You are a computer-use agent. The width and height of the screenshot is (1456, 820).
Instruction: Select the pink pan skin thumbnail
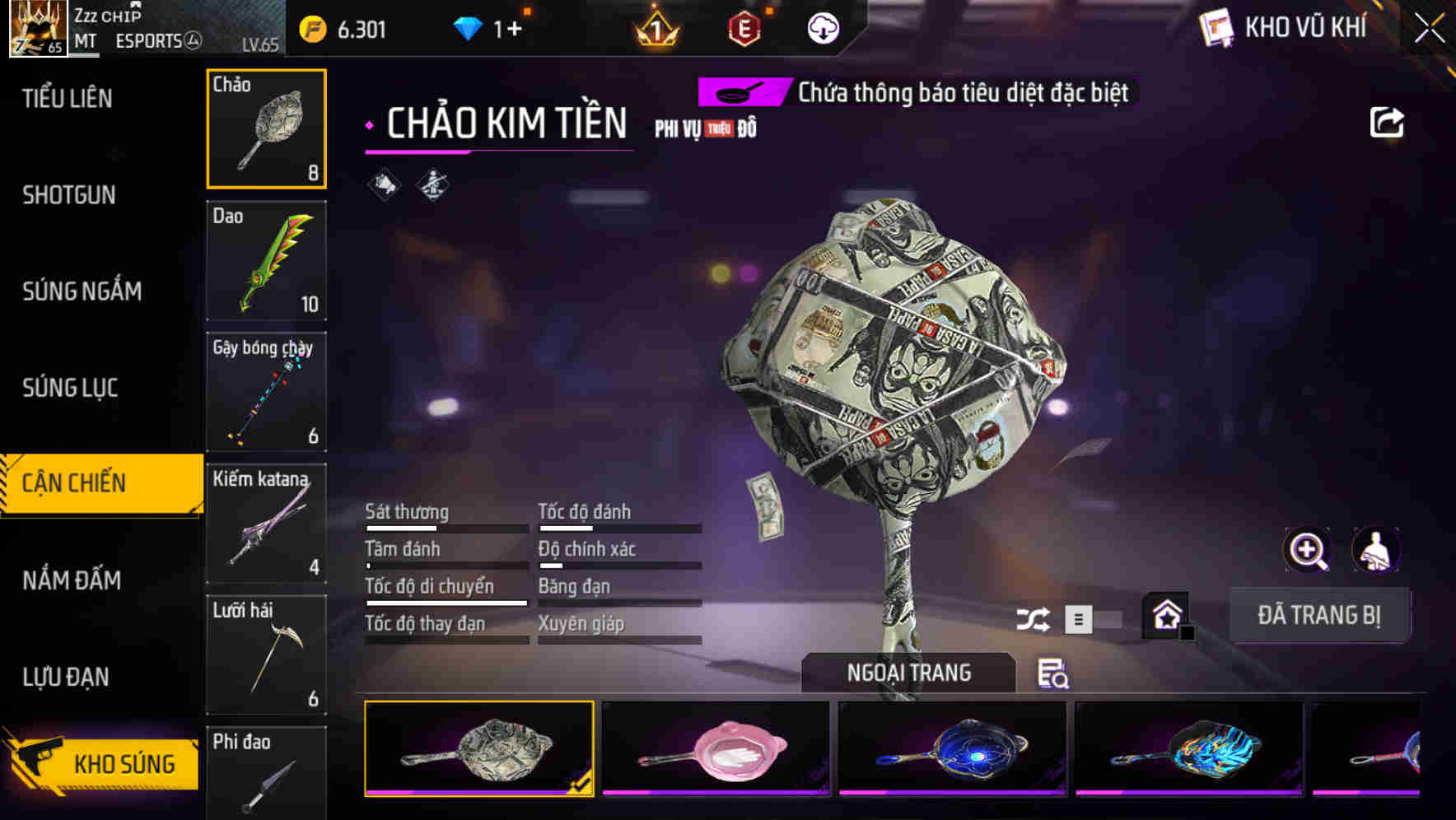pyautogui.click(x=715, y=748)
